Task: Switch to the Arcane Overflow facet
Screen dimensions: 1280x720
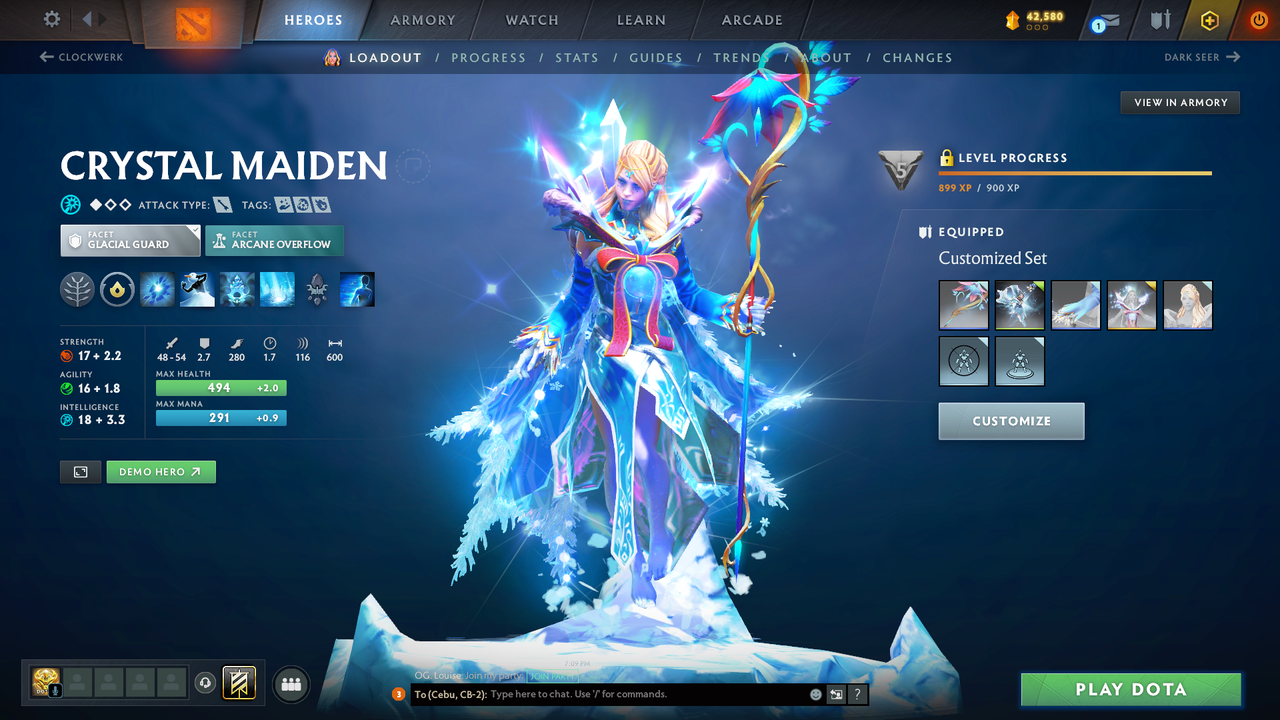Action: click(x=274, y=241)
